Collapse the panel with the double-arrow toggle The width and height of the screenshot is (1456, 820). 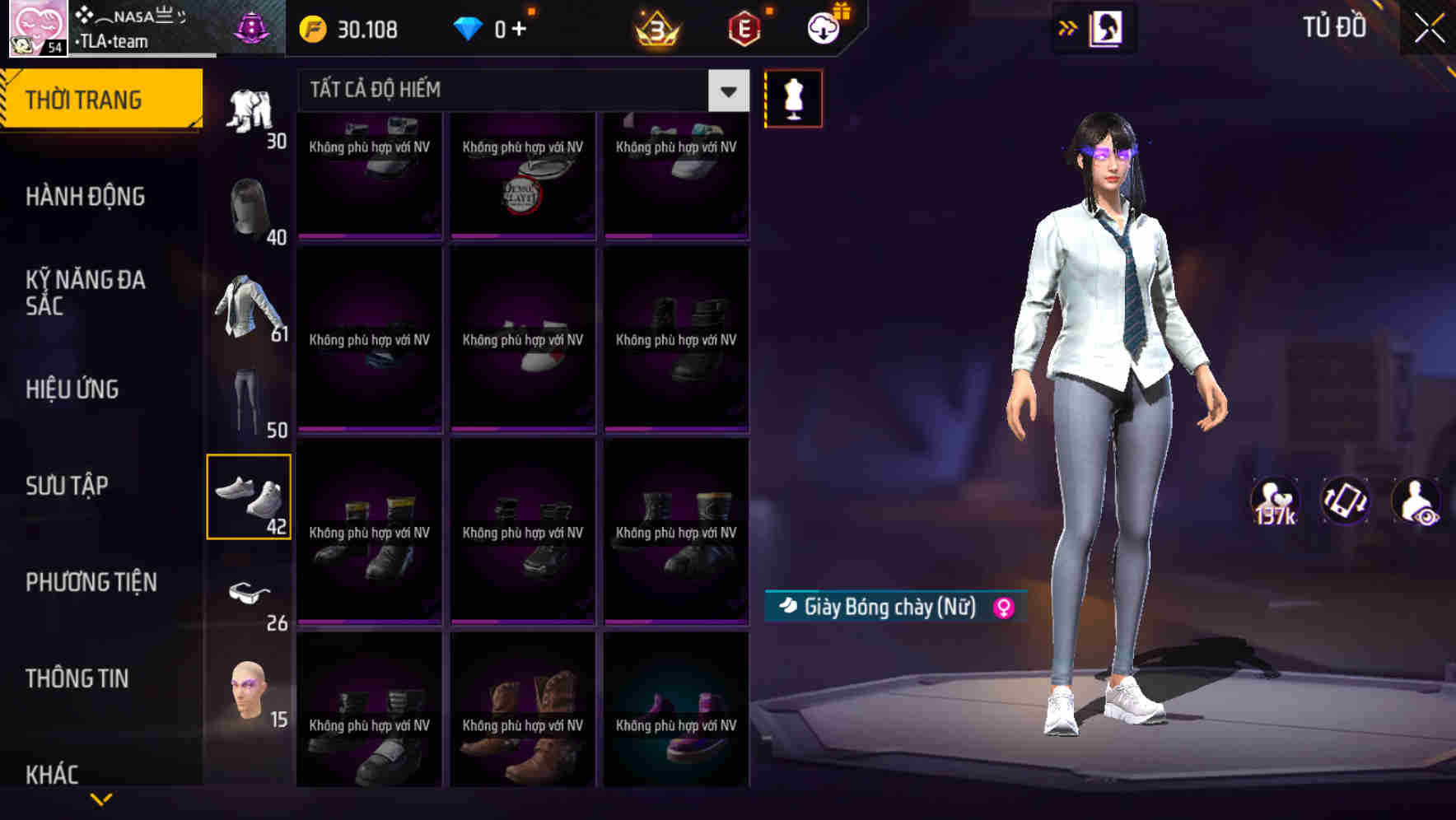pos(1067,27)
